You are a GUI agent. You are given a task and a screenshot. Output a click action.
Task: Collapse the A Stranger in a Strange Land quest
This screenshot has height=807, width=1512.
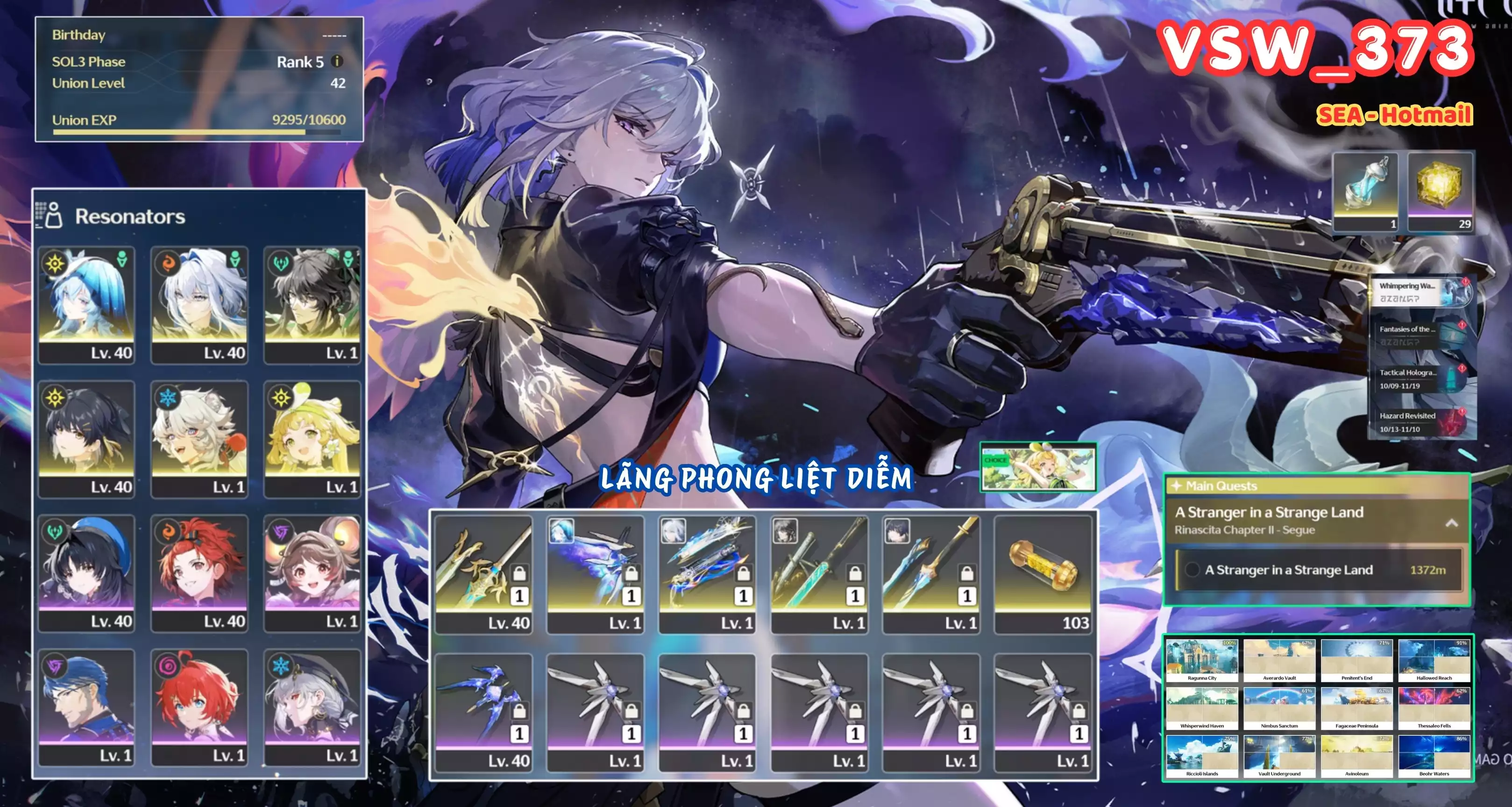(x=1452, y=522)
